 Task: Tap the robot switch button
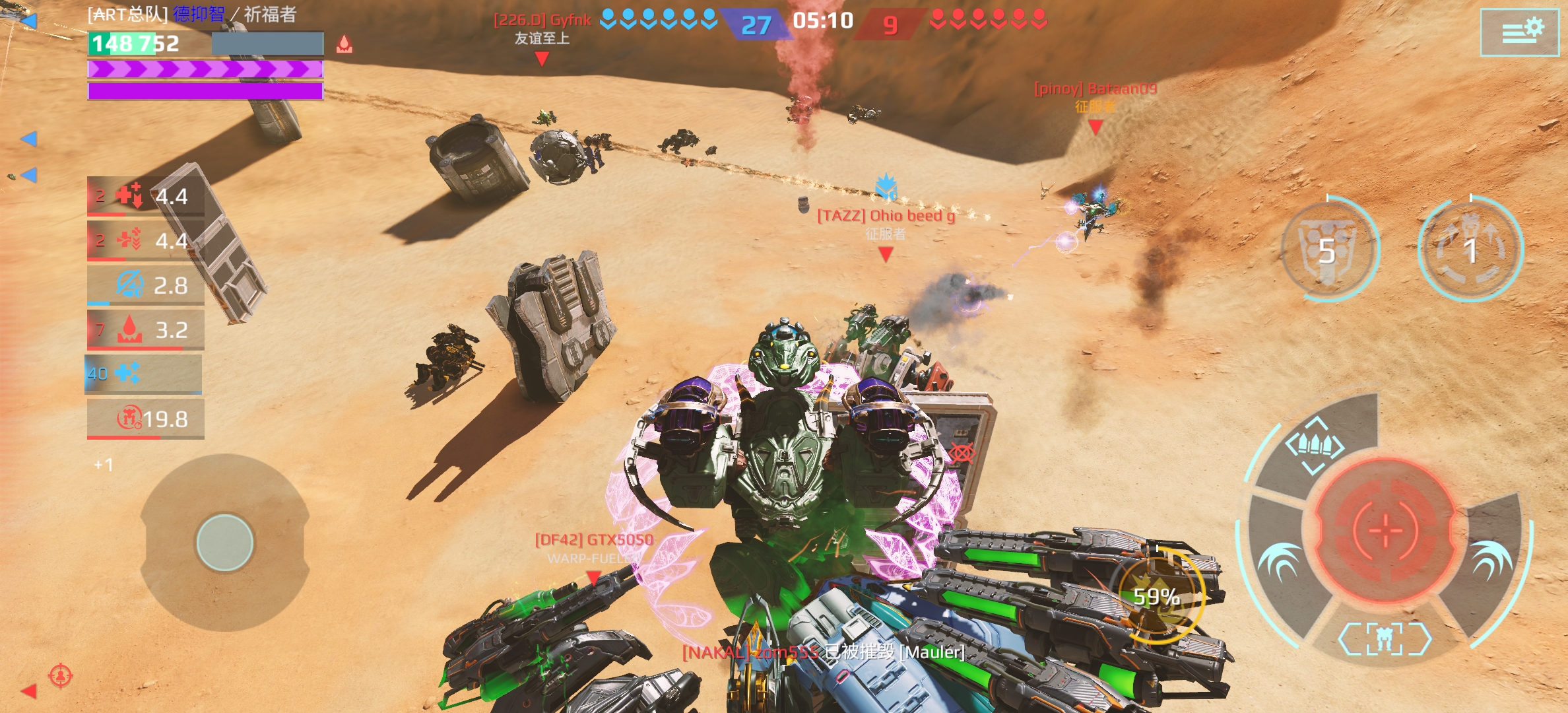1385,638
